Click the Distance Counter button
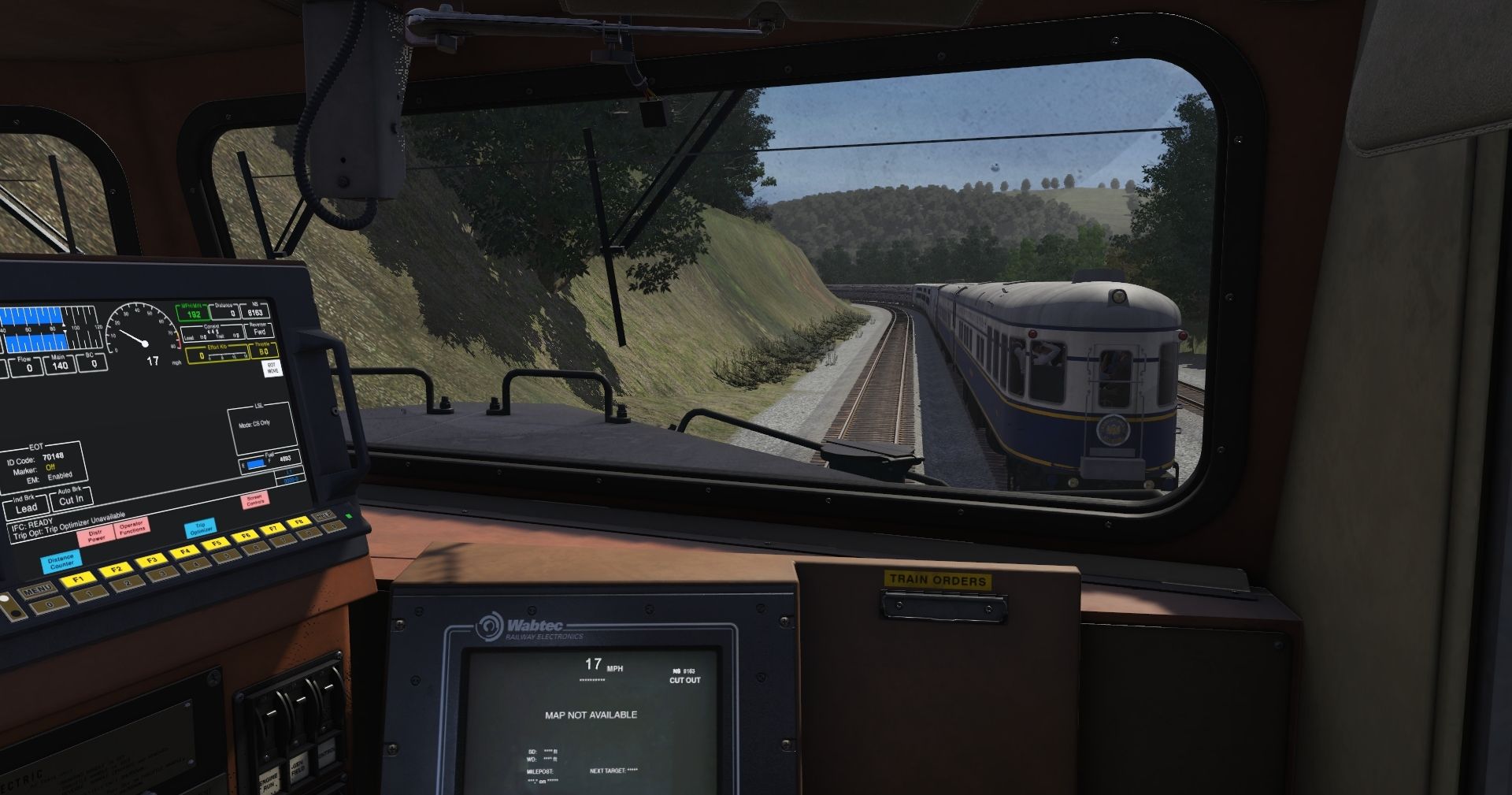 pos(61,561)
